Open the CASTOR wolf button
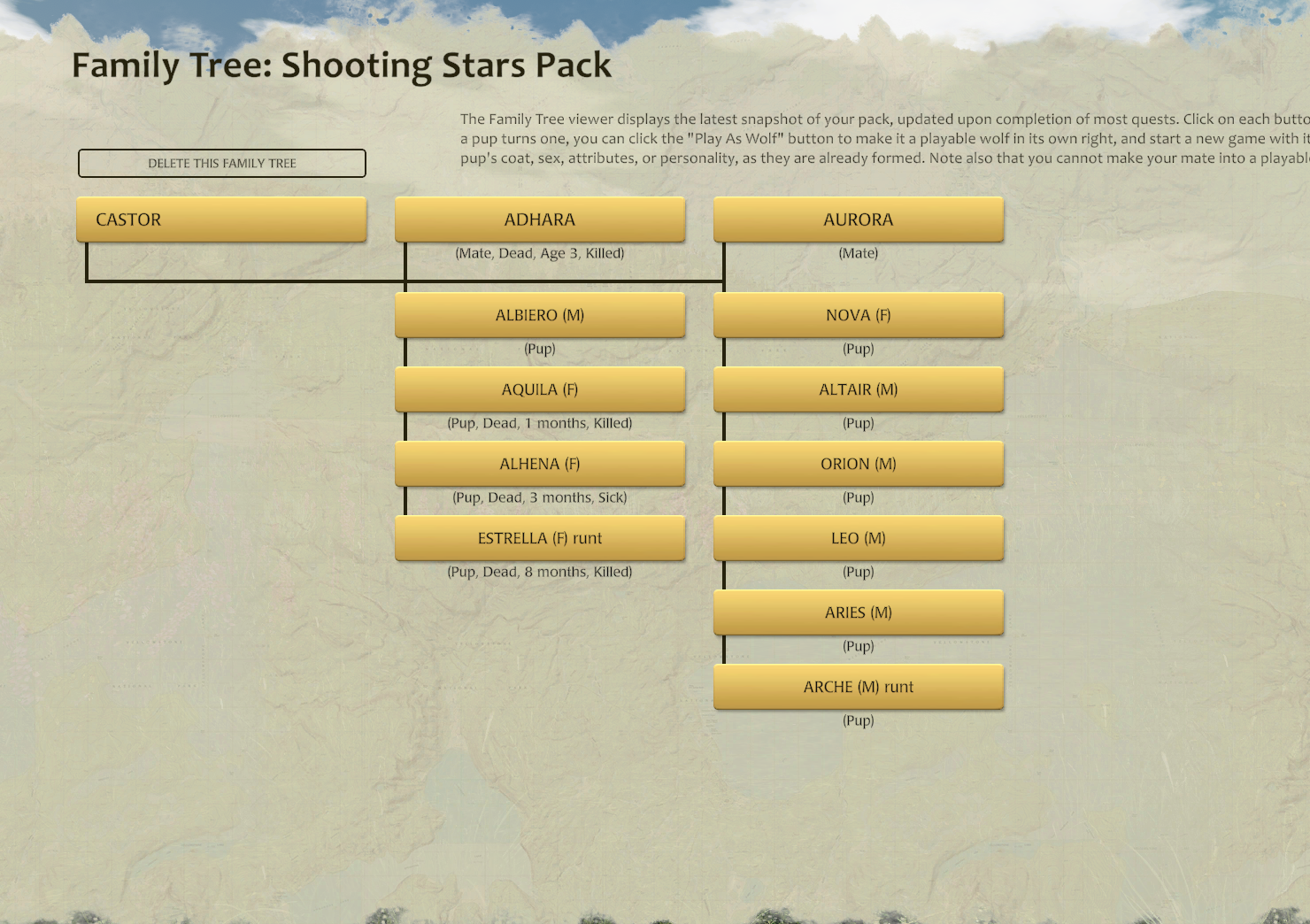 pos(221,219)
